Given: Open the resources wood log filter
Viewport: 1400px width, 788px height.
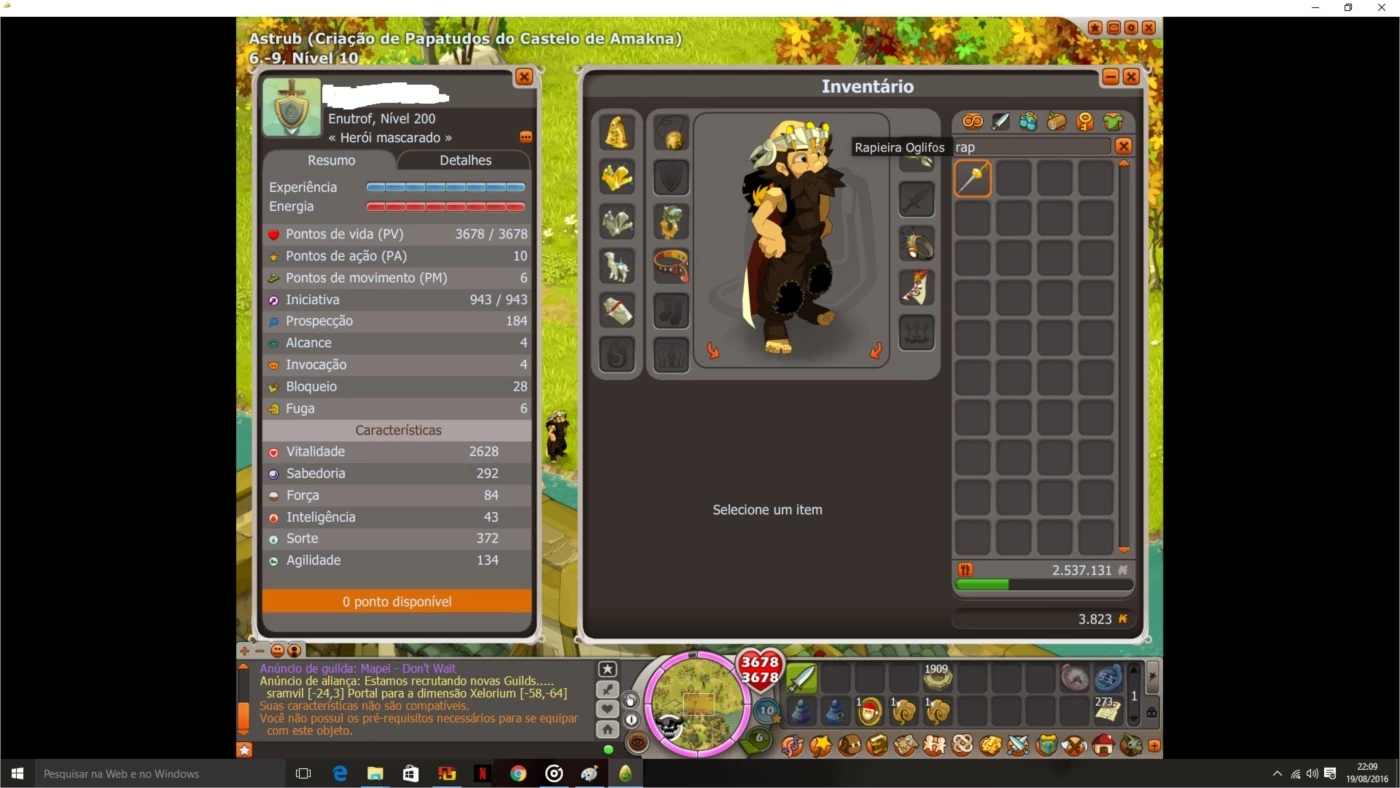Looking at the screenshot, I should click(1056, 121).
